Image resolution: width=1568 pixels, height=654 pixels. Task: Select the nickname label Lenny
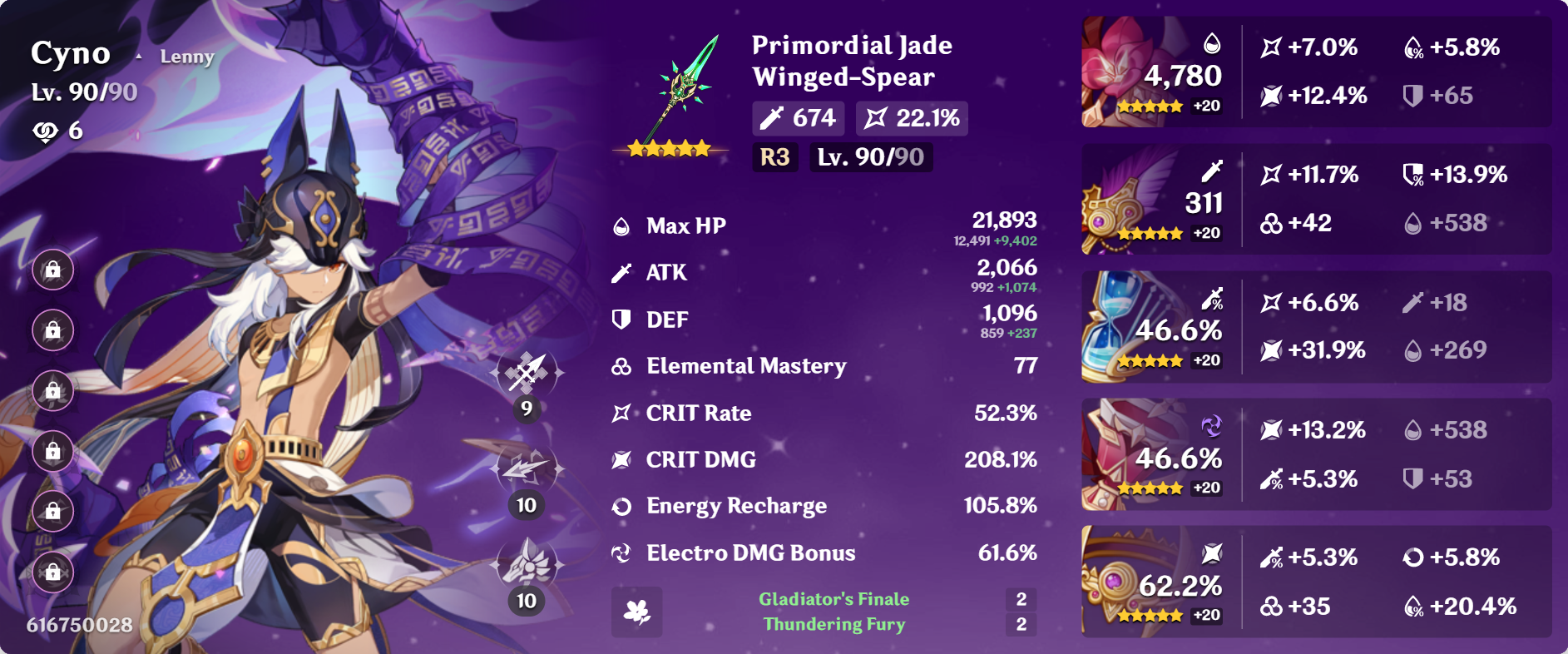[186, 57]
